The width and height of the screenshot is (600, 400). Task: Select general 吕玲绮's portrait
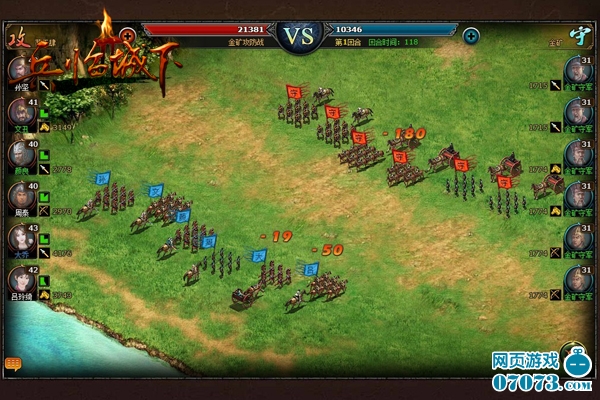(x=19, y=281)
